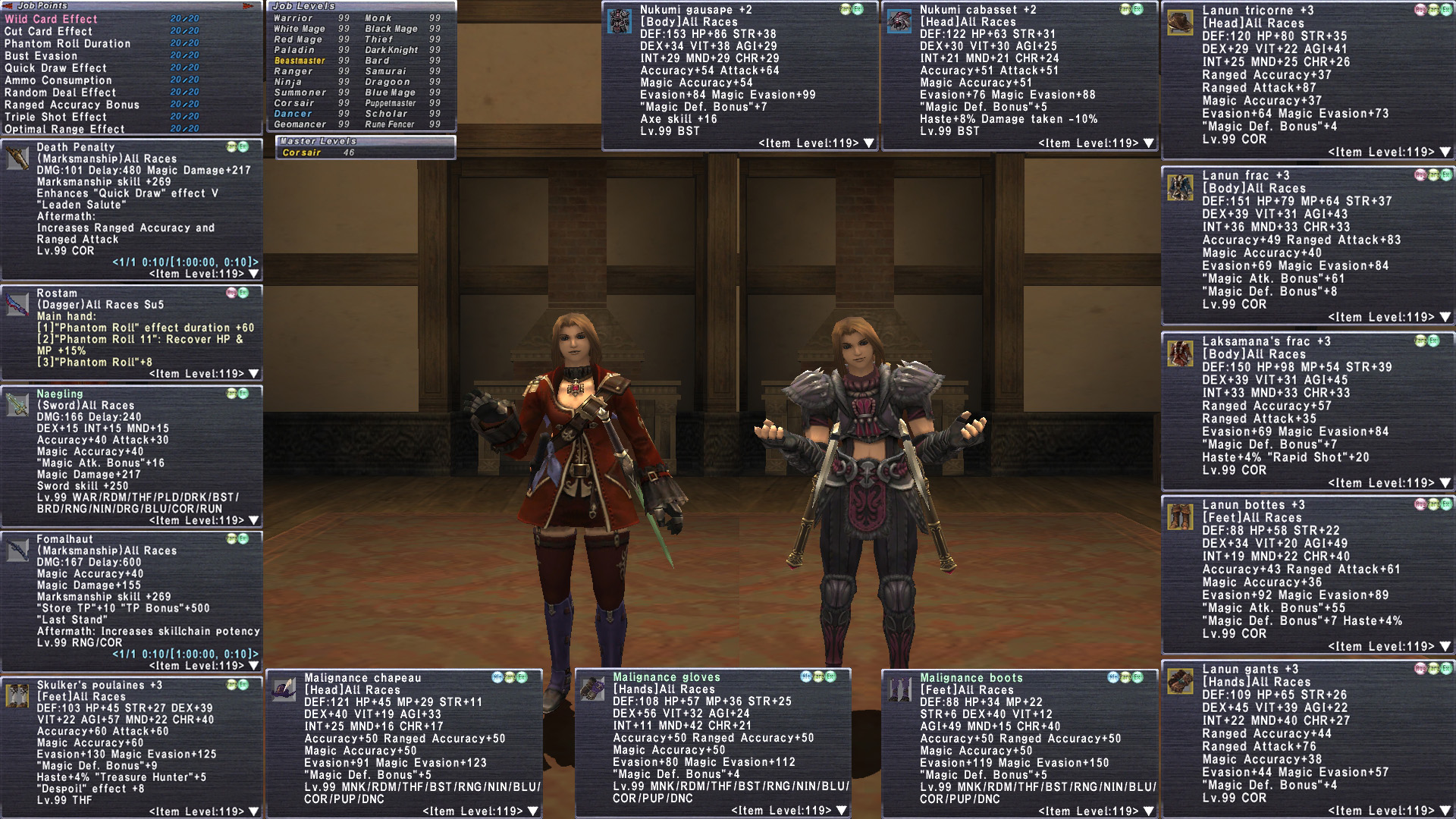The height and width of the screenshot is (819, 1456).
Task: Select Dancer in the Job Levels list
Action: (293, 114)
